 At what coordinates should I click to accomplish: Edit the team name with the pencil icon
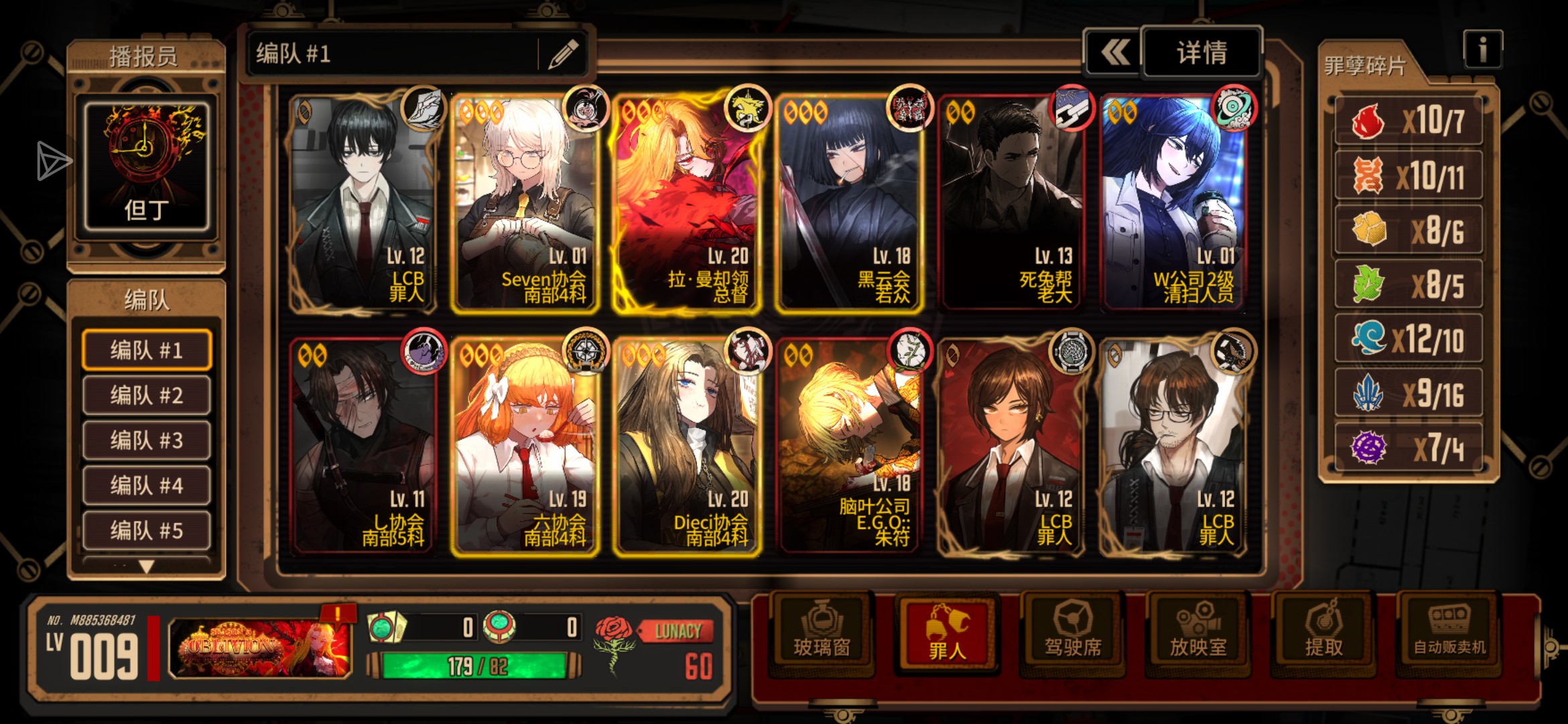pos(563,54)
